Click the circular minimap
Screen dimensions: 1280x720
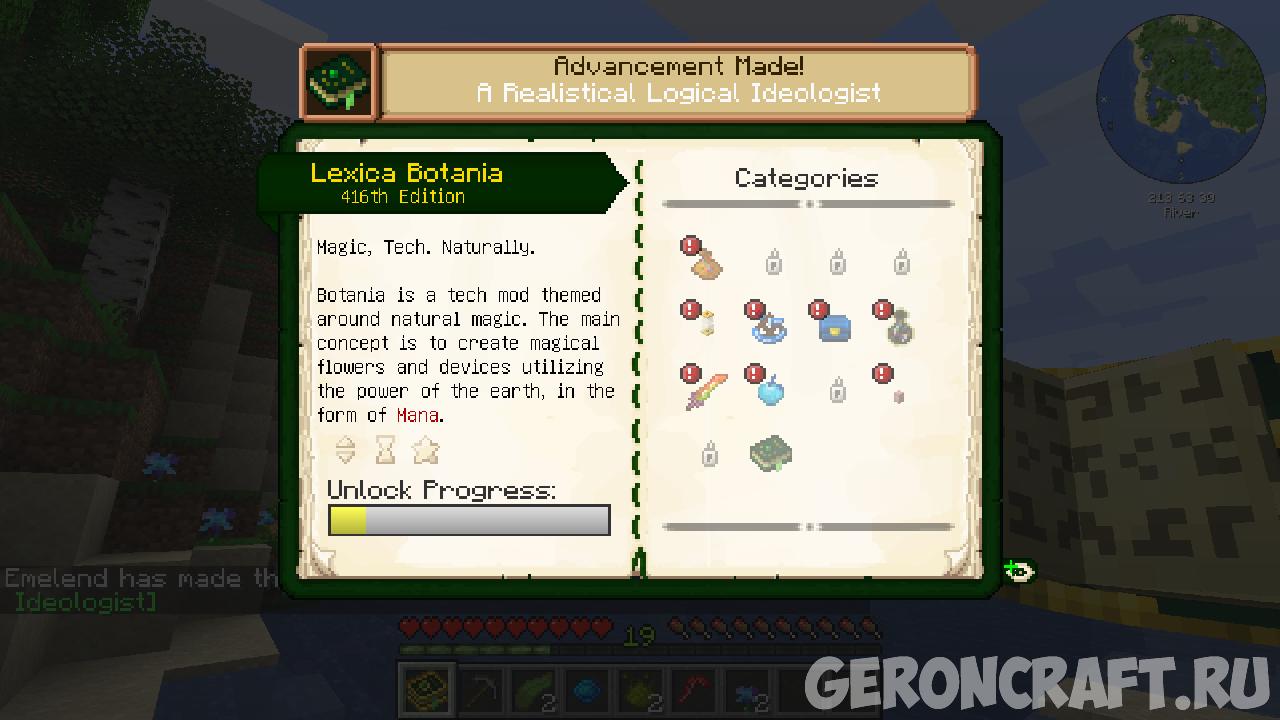(x=1180, y=100)
